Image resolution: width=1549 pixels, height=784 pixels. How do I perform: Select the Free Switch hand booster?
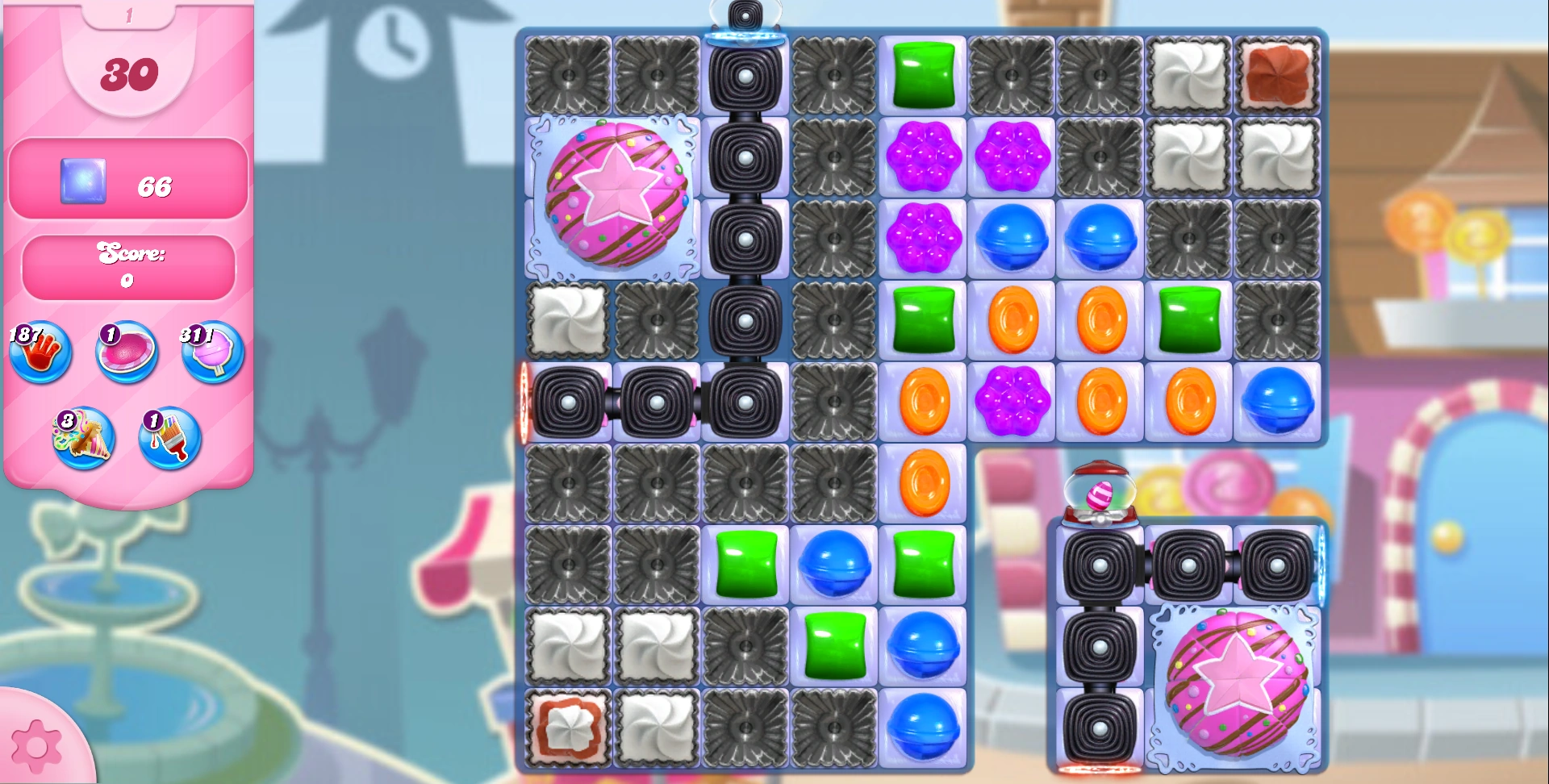40,352
